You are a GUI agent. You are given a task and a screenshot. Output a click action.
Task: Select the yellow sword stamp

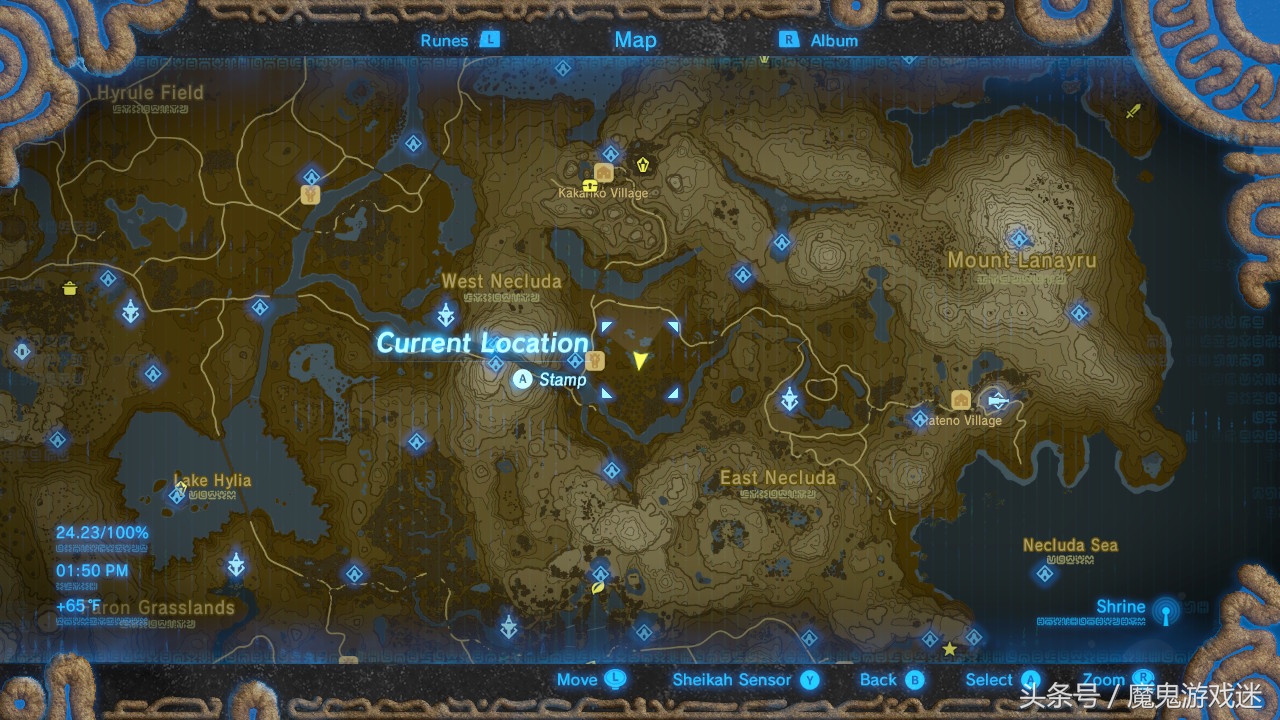1133,110
